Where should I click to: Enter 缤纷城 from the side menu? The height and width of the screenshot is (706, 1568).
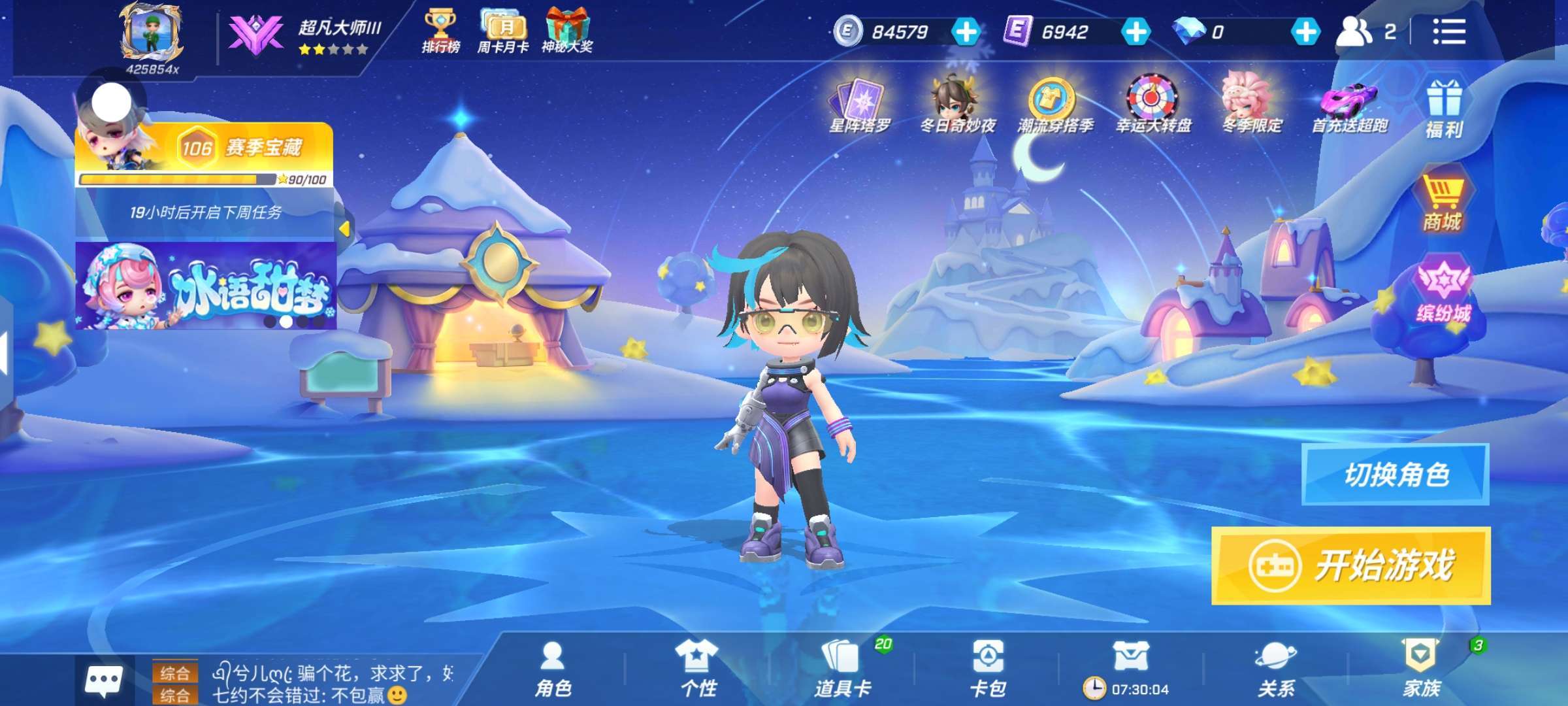coord(1443,293)
